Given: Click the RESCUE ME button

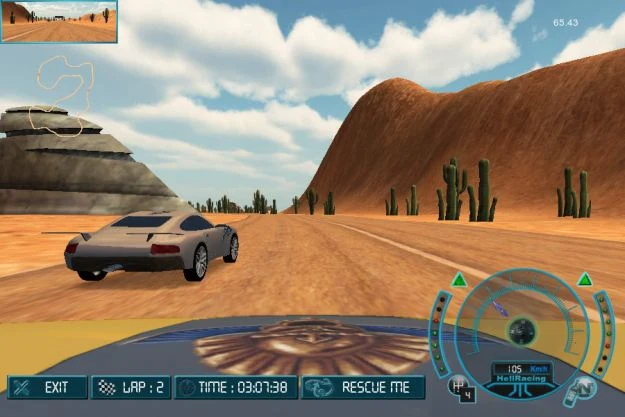Looking at the screenshot, I should (363, 387).
